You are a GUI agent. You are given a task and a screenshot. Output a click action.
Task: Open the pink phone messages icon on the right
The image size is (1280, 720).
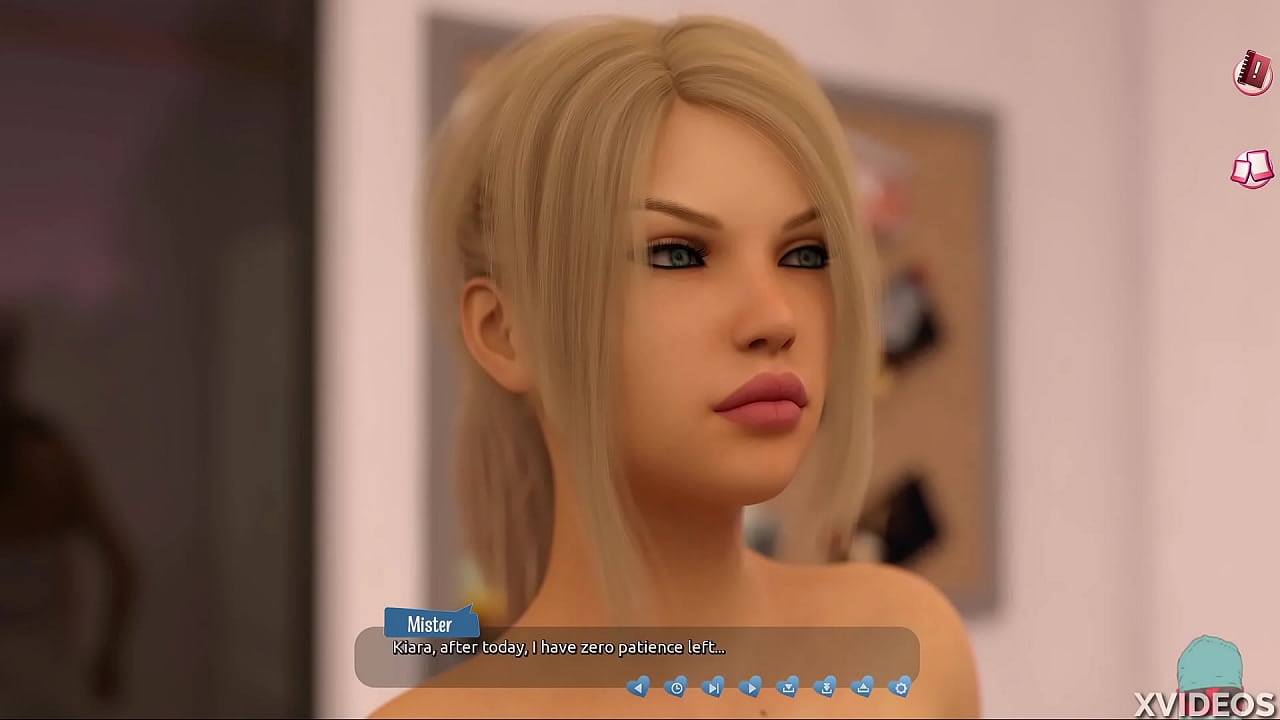click(x=1248, y=168)
